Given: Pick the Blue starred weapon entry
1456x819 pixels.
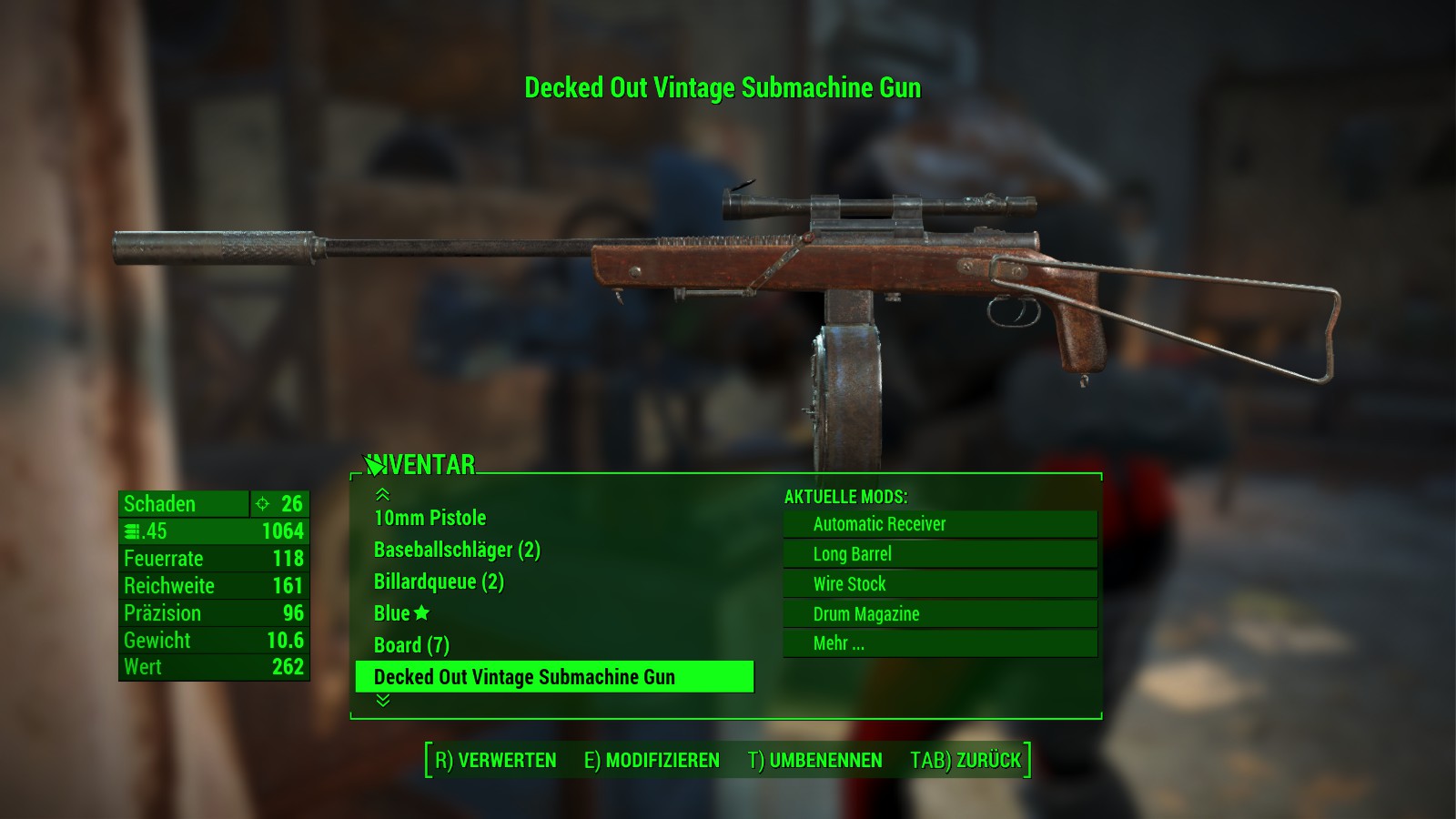Looking at the screenshot, I should click(401, 613).
